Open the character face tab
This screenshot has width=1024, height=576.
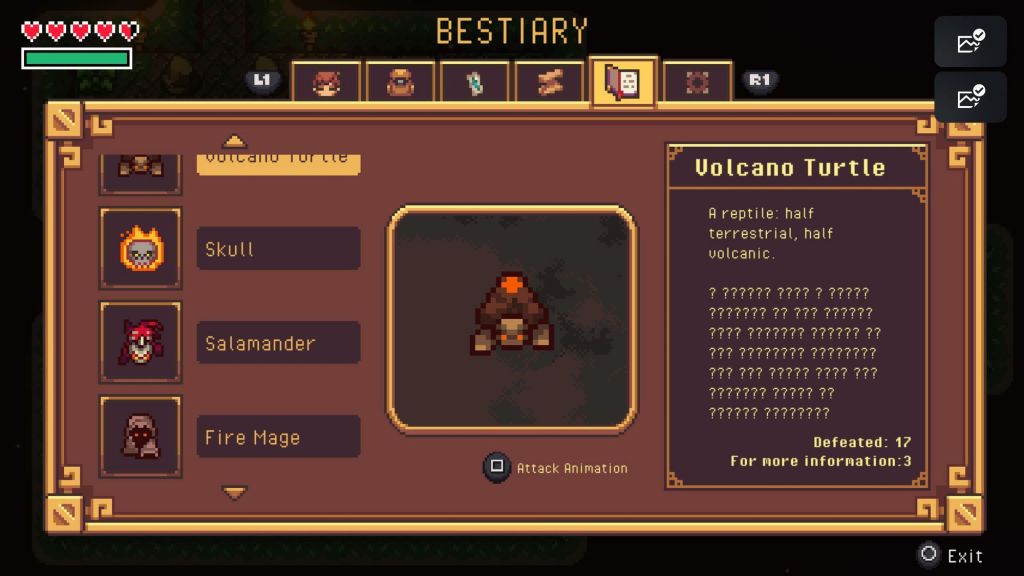coord(326,82)
